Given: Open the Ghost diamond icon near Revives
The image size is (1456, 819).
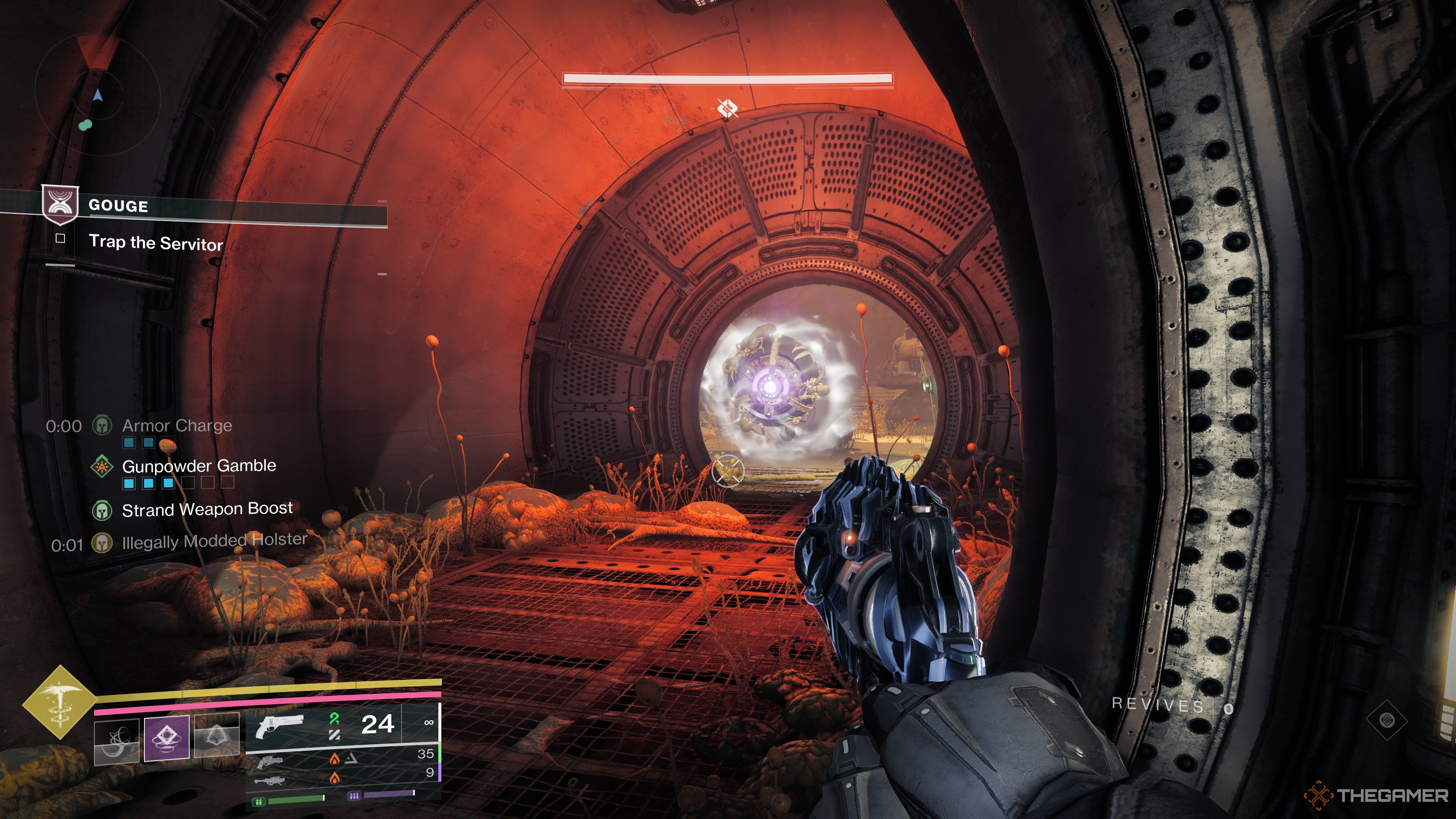Looking at the screenshot, I should click(1387, 720).
